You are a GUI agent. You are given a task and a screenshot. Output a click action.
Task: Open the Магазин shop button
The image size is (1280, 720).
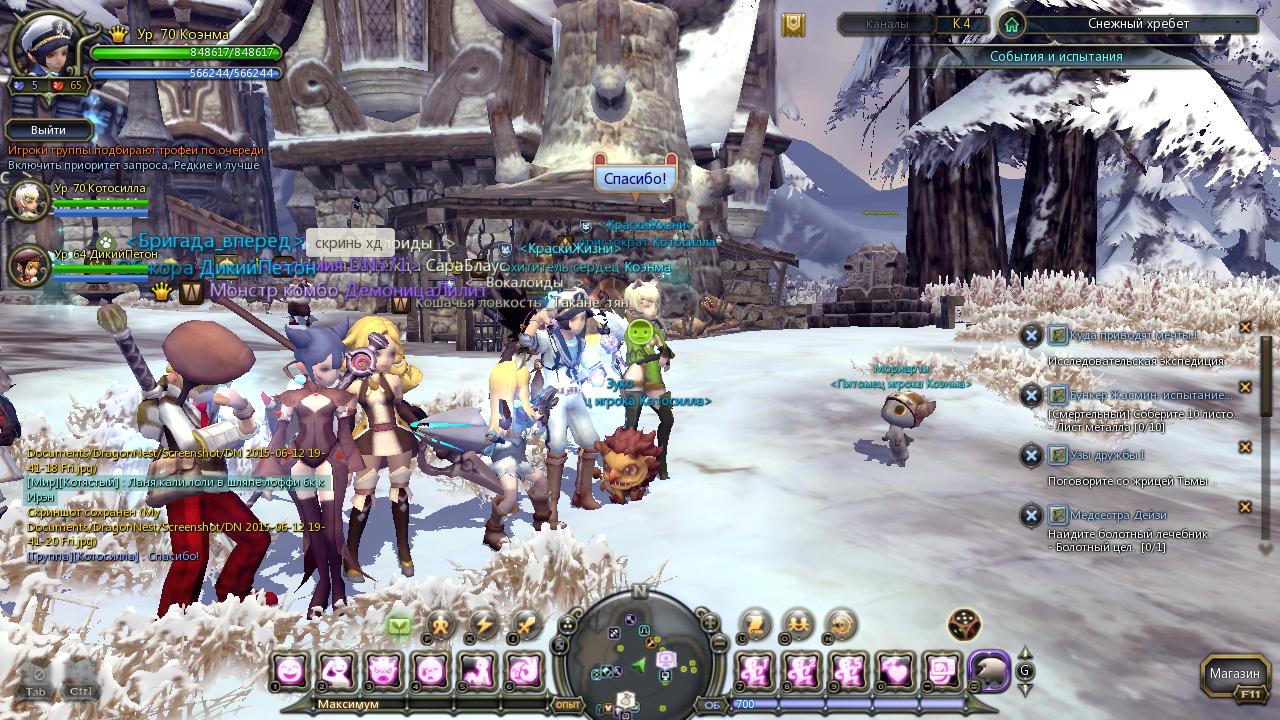pyautogui.click(x=1234, y=673)
